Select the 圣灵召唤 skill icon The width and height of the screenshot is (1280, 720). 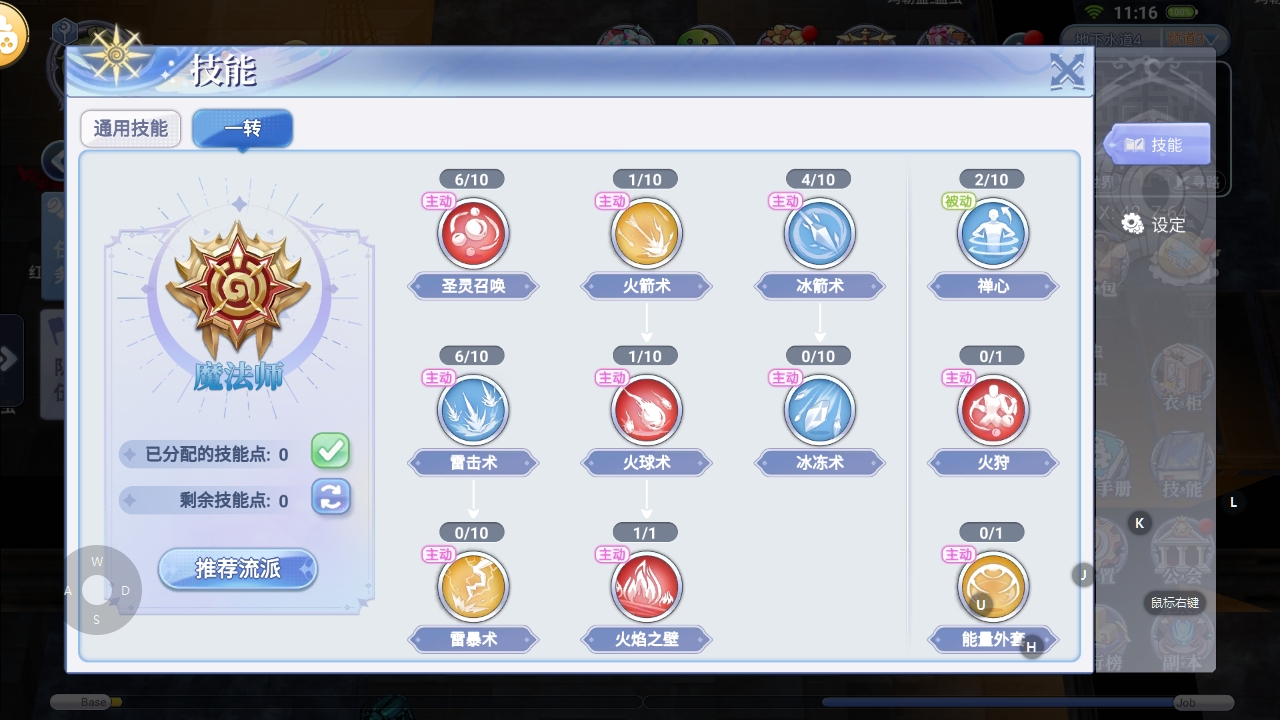coord(473,232)
